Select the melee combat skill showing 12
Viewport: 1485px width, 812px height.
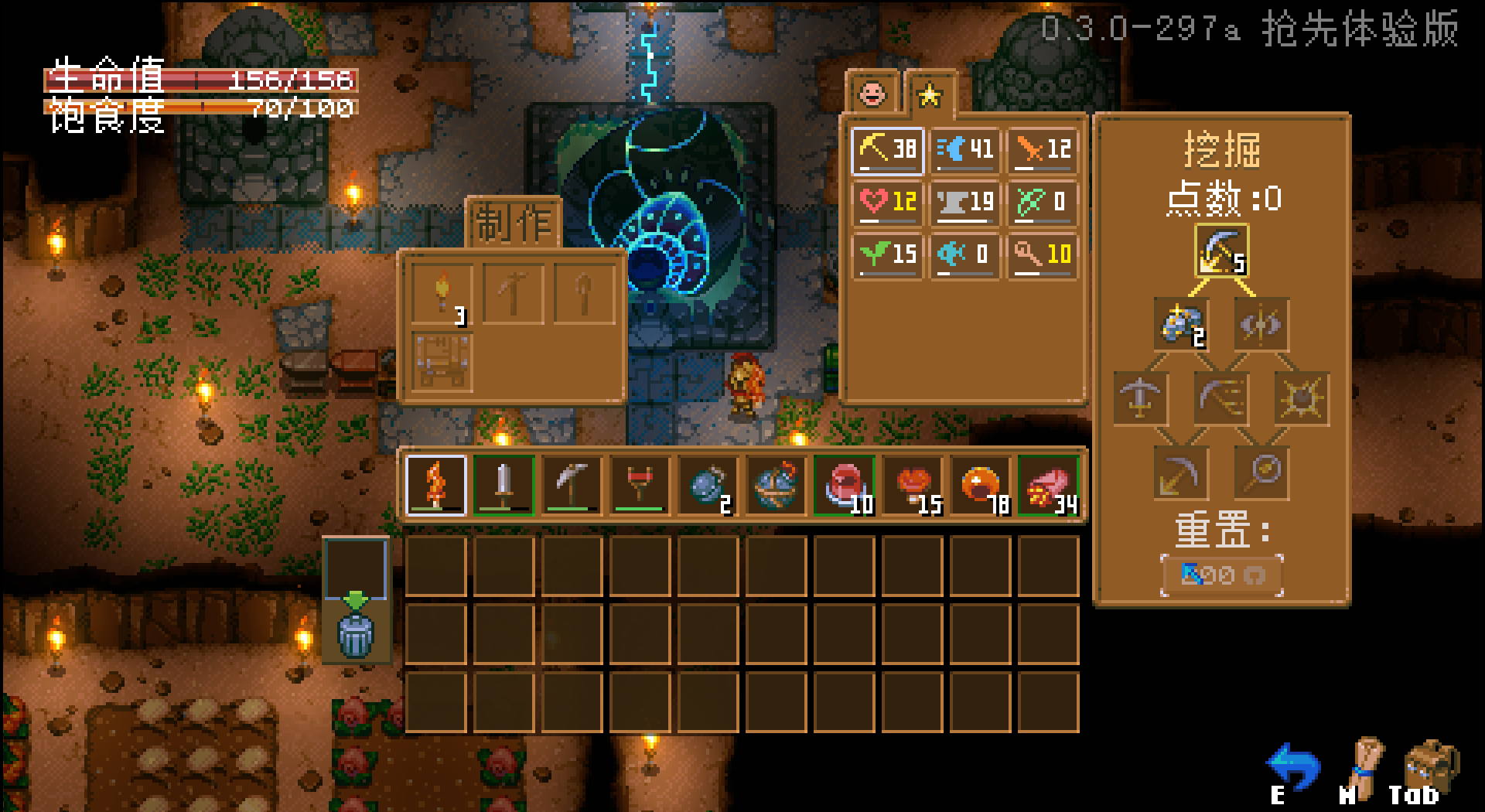1043,150
